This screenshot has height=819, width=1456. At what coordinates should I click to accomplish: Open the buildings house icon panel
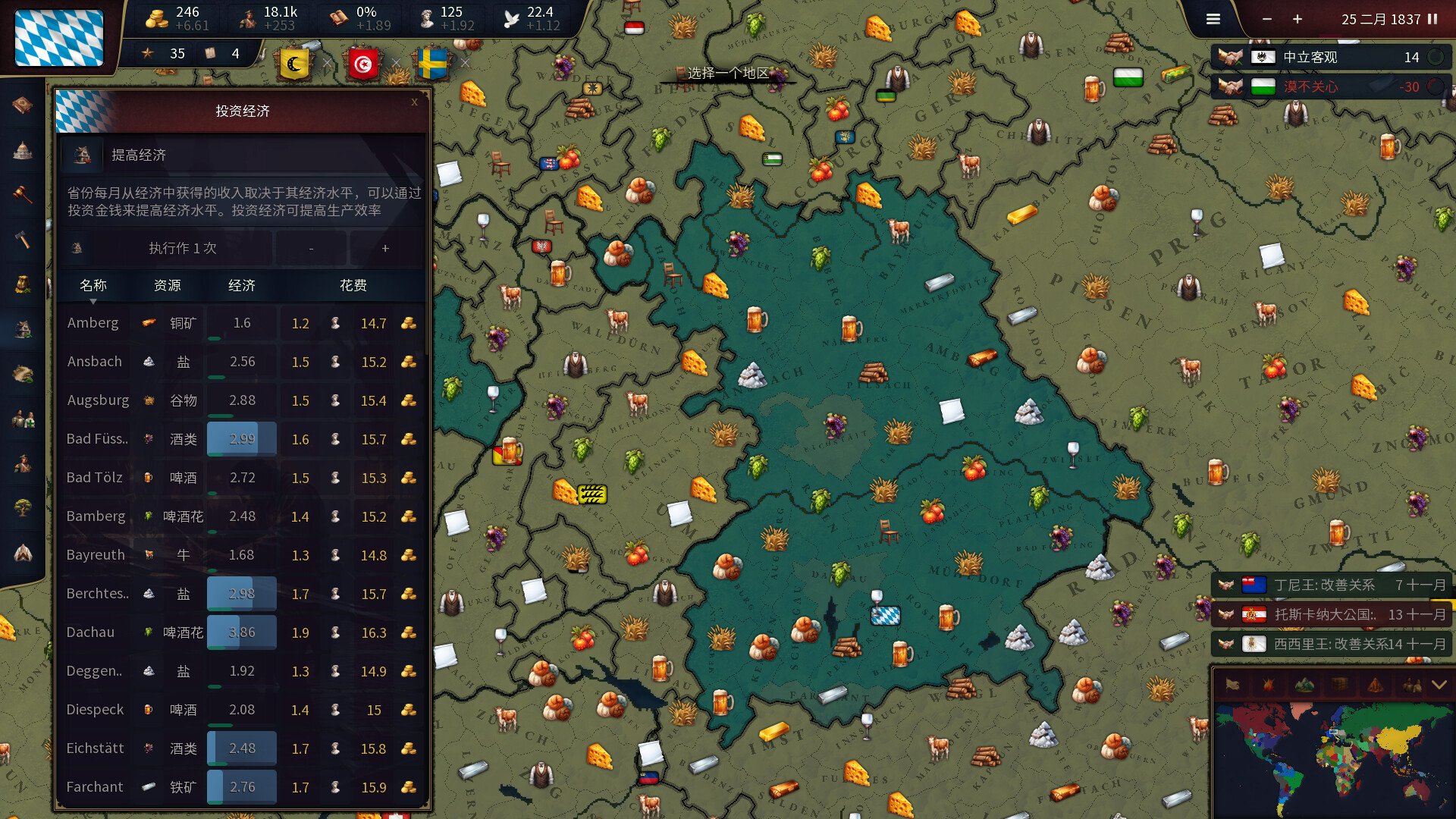pos(21,328)
